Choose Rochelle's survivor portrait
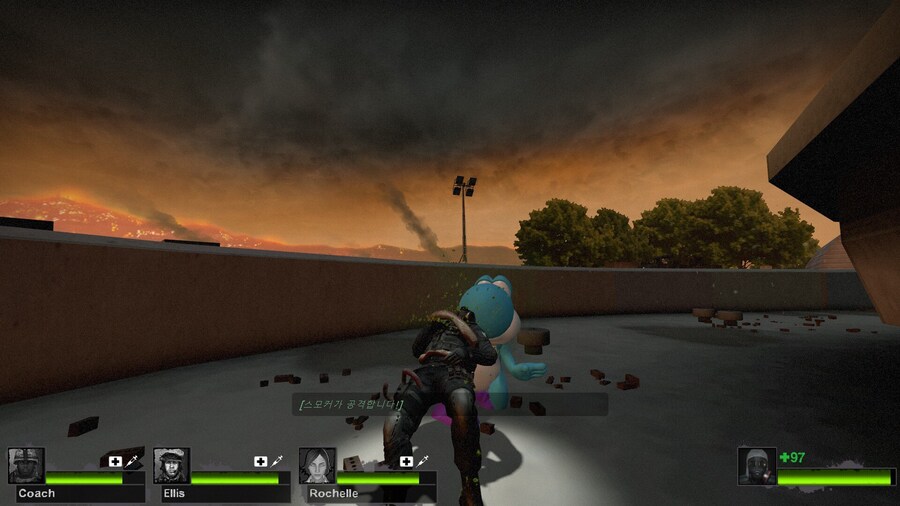Viewport: 900px width, 506px height. tap(317, 466)
